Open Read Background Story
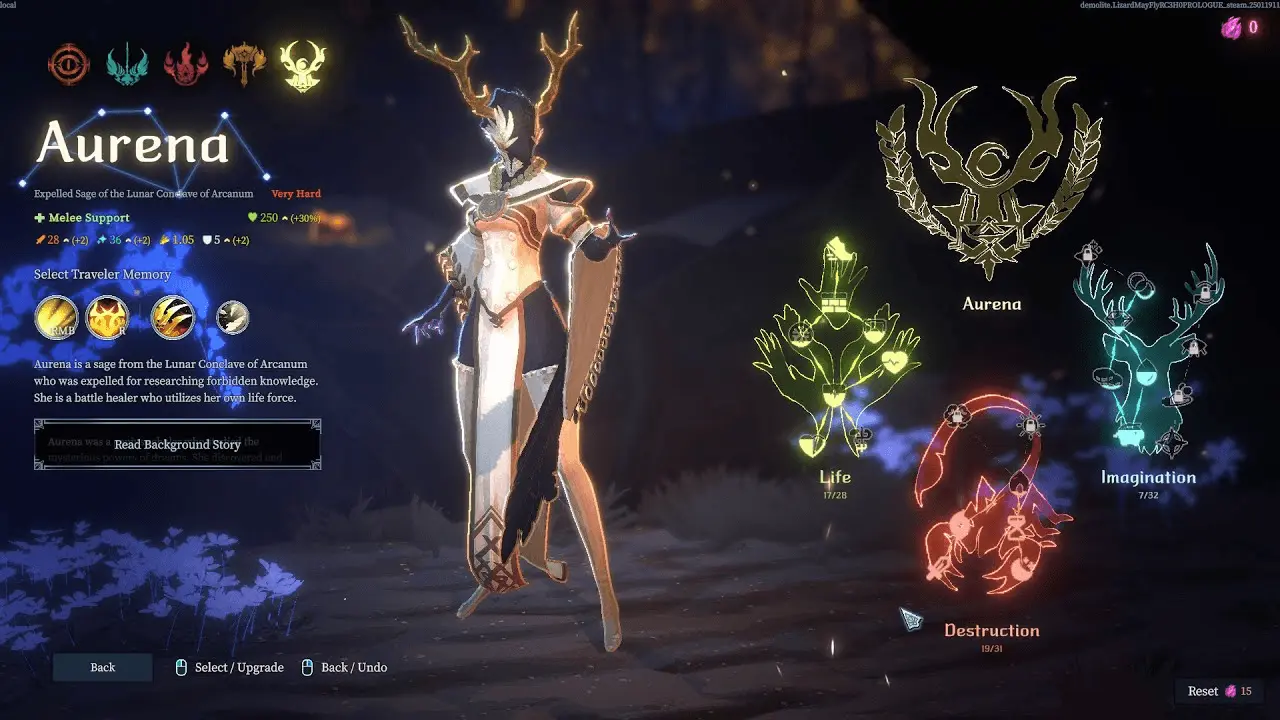This screenshot has height=720, width=1280. pyautogui.click(x=177, y=444)
